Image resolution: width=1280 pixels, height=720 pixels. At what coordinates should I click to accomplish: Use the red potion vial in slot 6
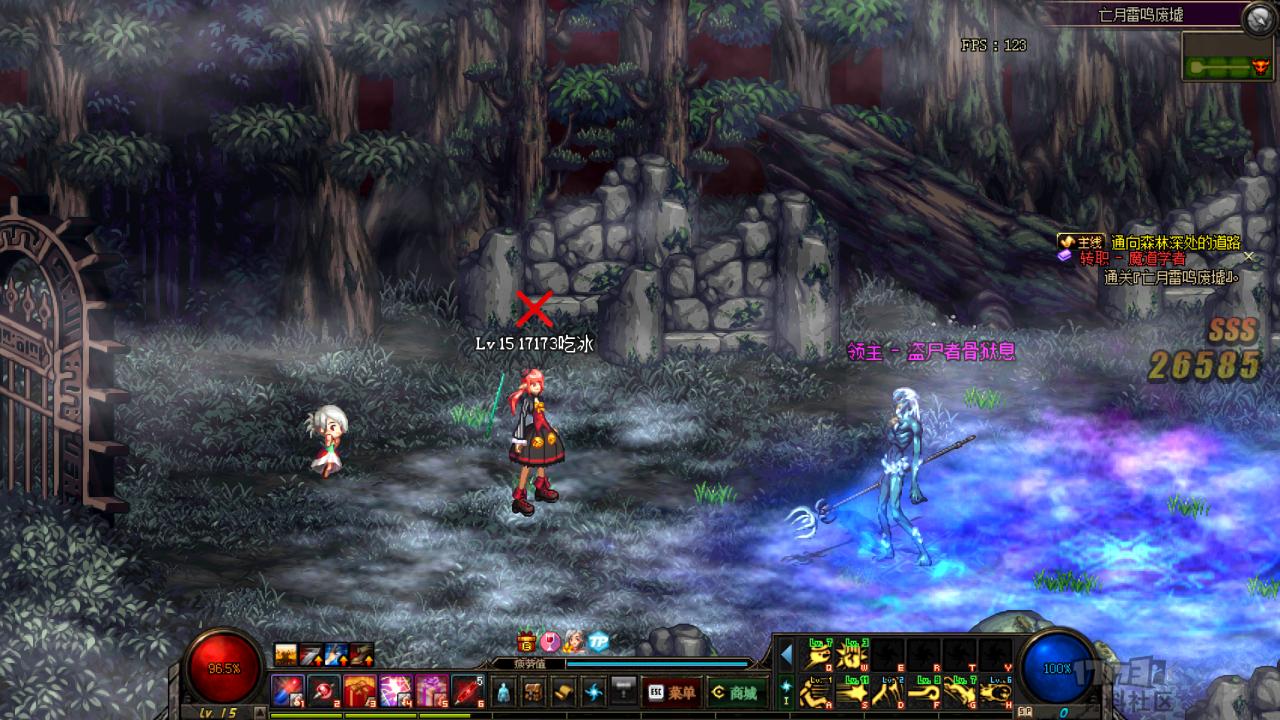(x=467, y=690)
